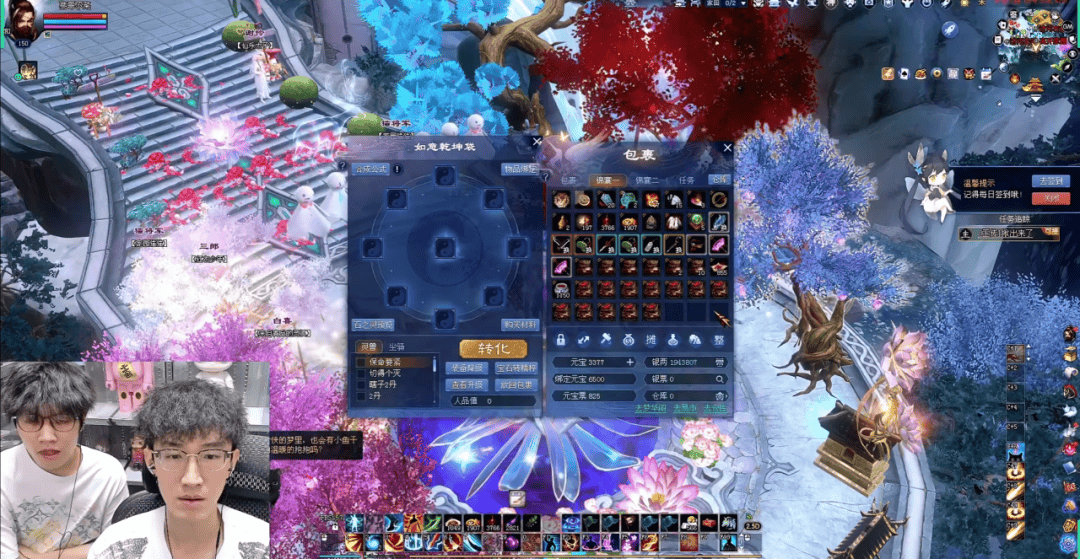This screenshot has height=559, width=1080.
Task: Open the 合成公式 recipe list
Action: (x=370, y=169)
